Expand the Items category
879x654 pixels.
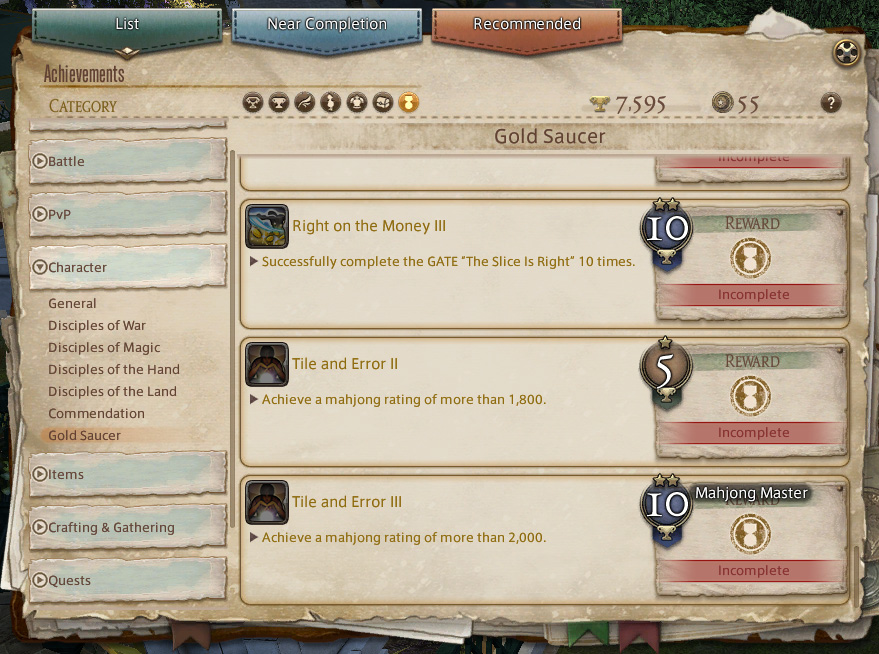point(127,474)
